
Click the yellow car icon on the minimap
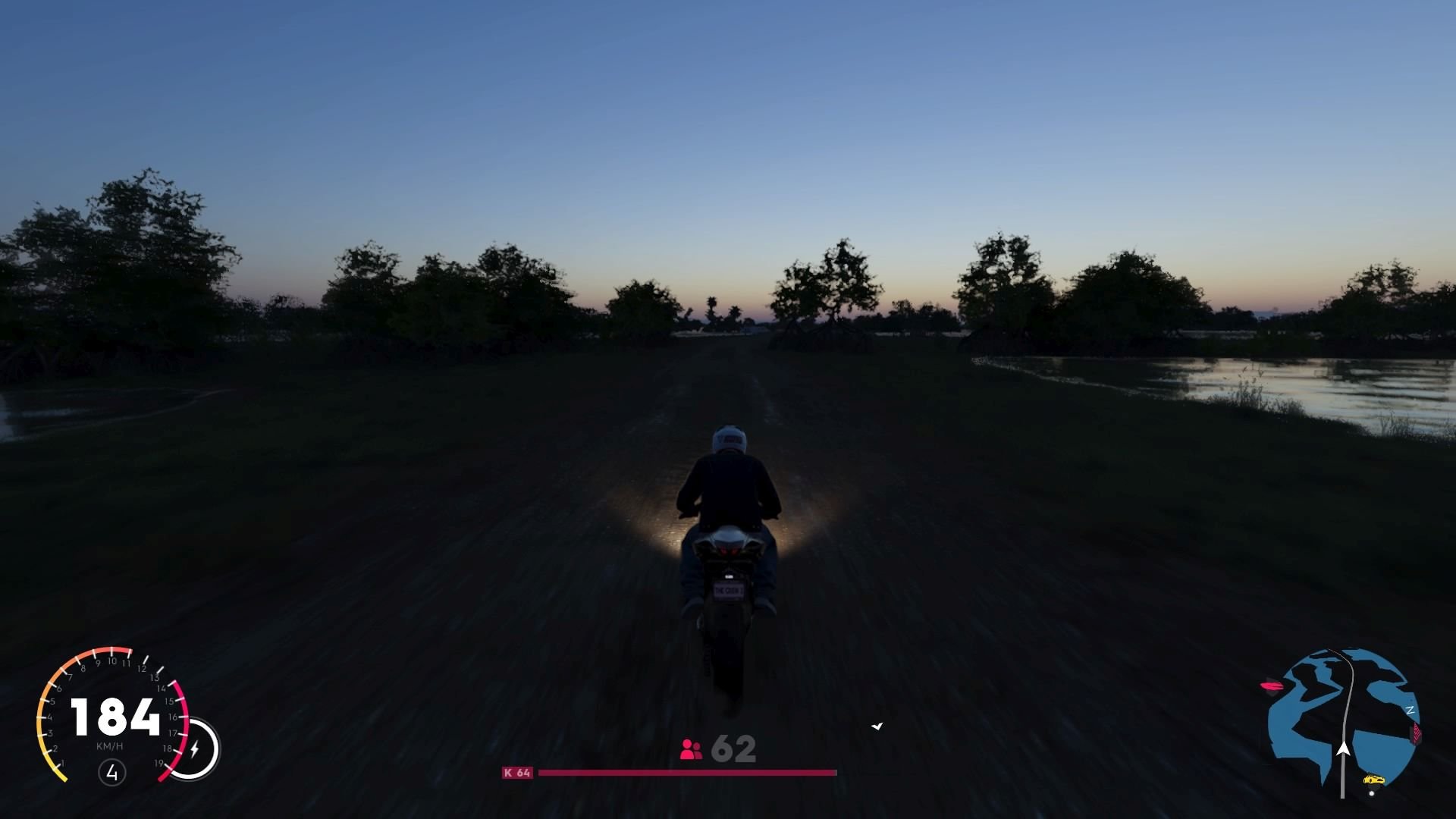1375,780
